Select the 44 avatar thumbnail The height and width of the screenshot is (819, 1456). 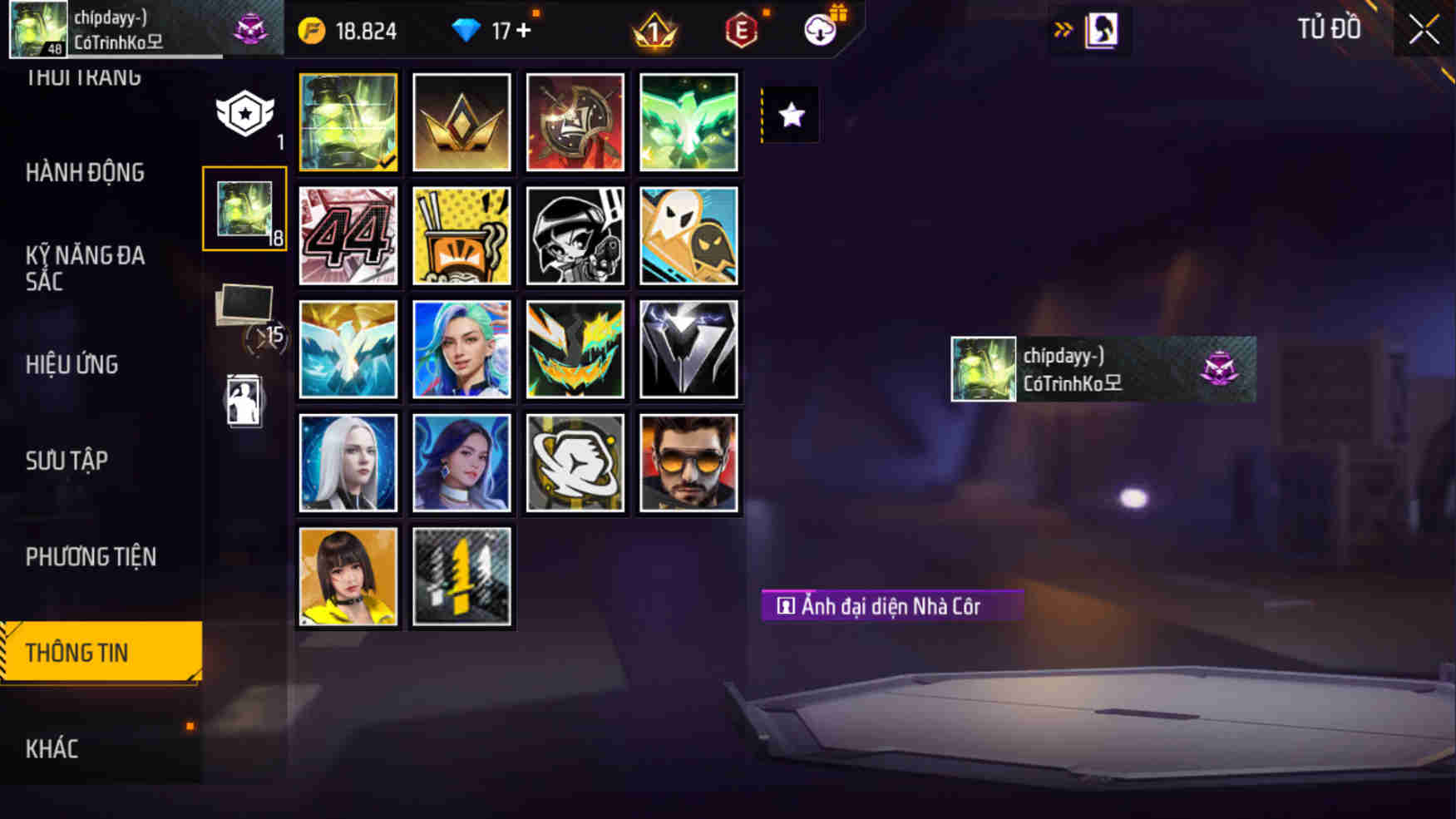[x=348, y=237]
